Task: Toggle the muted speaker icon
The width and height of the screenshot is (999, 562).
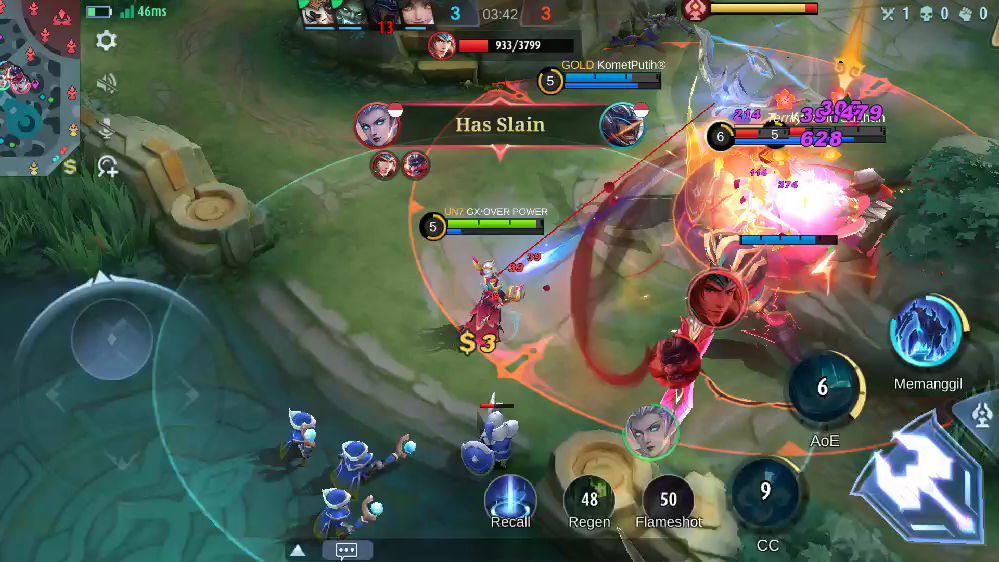Action: 106,84
